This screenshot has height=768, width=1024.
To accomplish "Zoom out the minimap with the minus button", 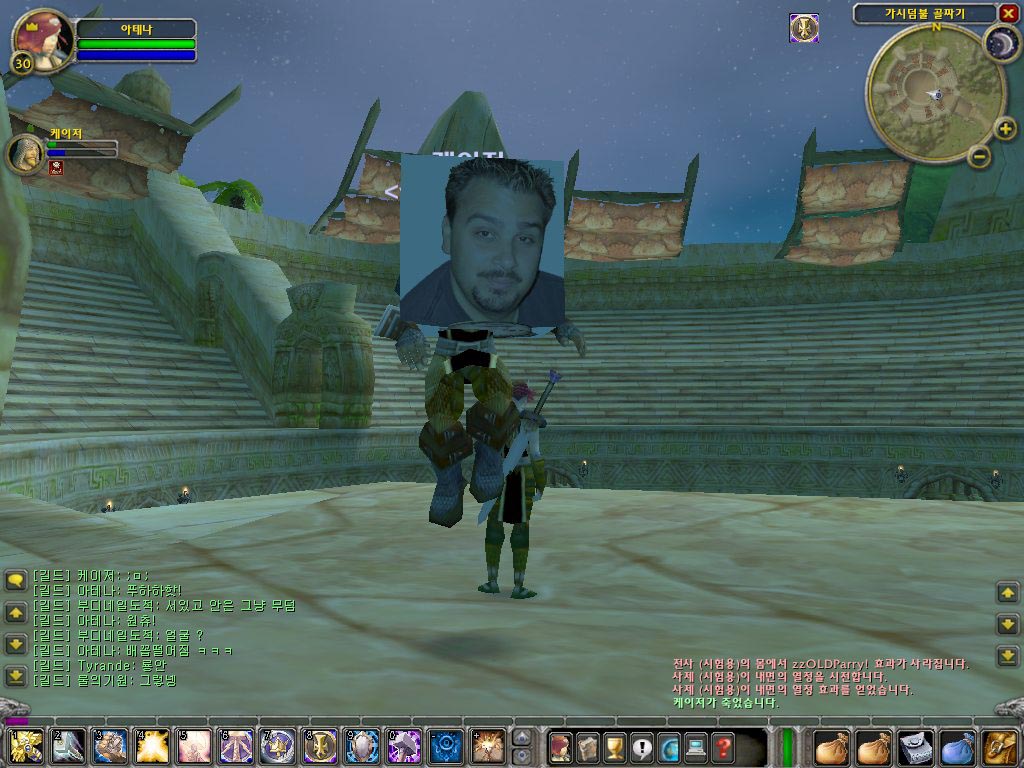I will (979, 156).
